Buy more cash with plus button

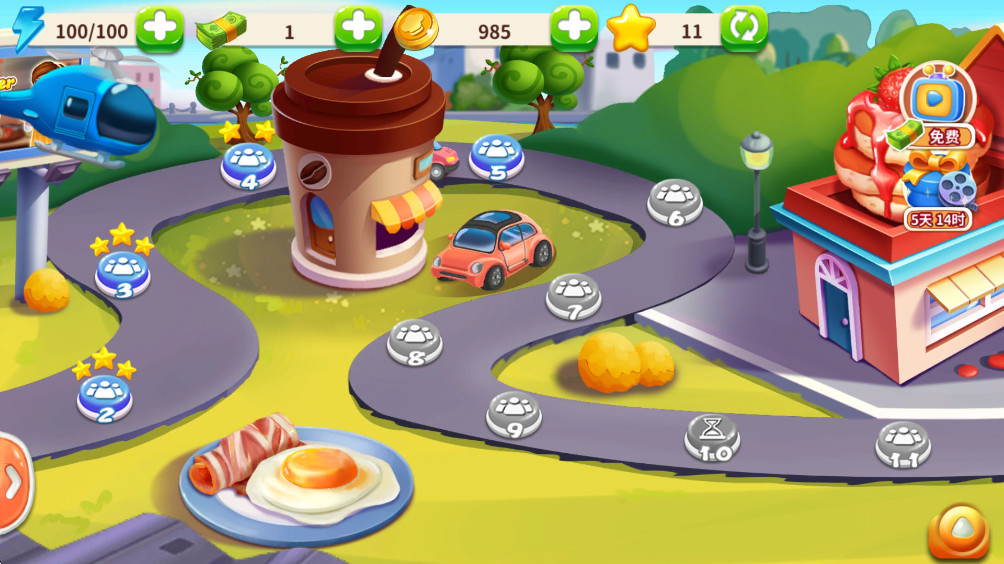point(358,29)
